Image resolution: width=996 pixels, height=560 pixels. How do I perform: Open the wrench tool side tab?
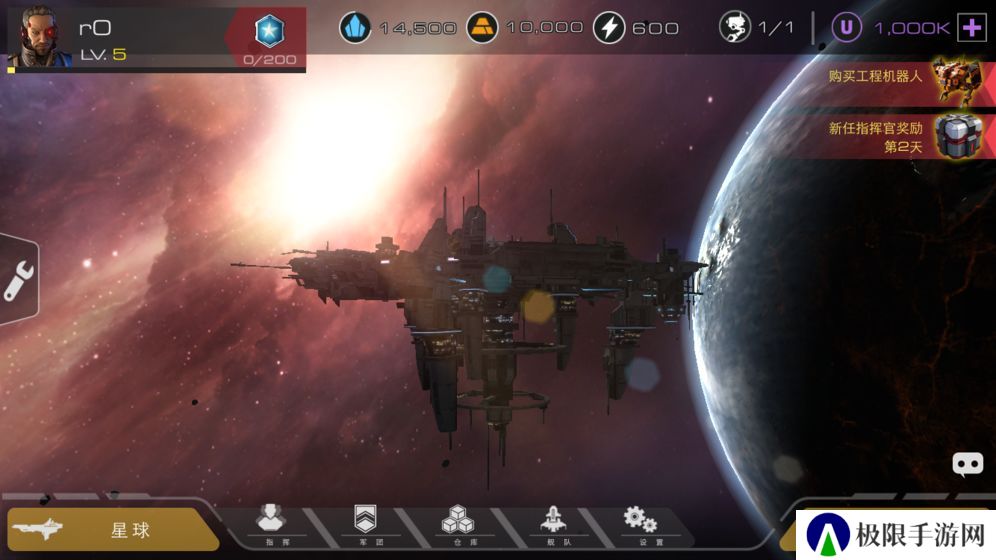18,282
